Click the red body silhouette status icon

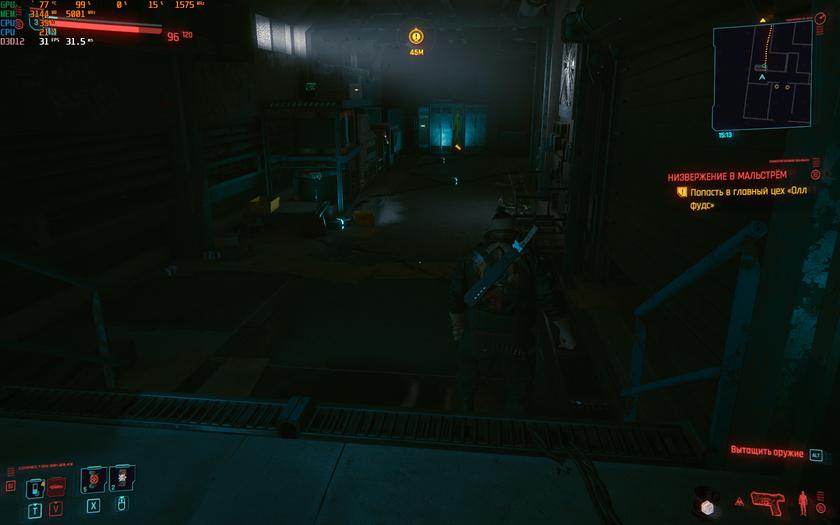tap(802, 500)
